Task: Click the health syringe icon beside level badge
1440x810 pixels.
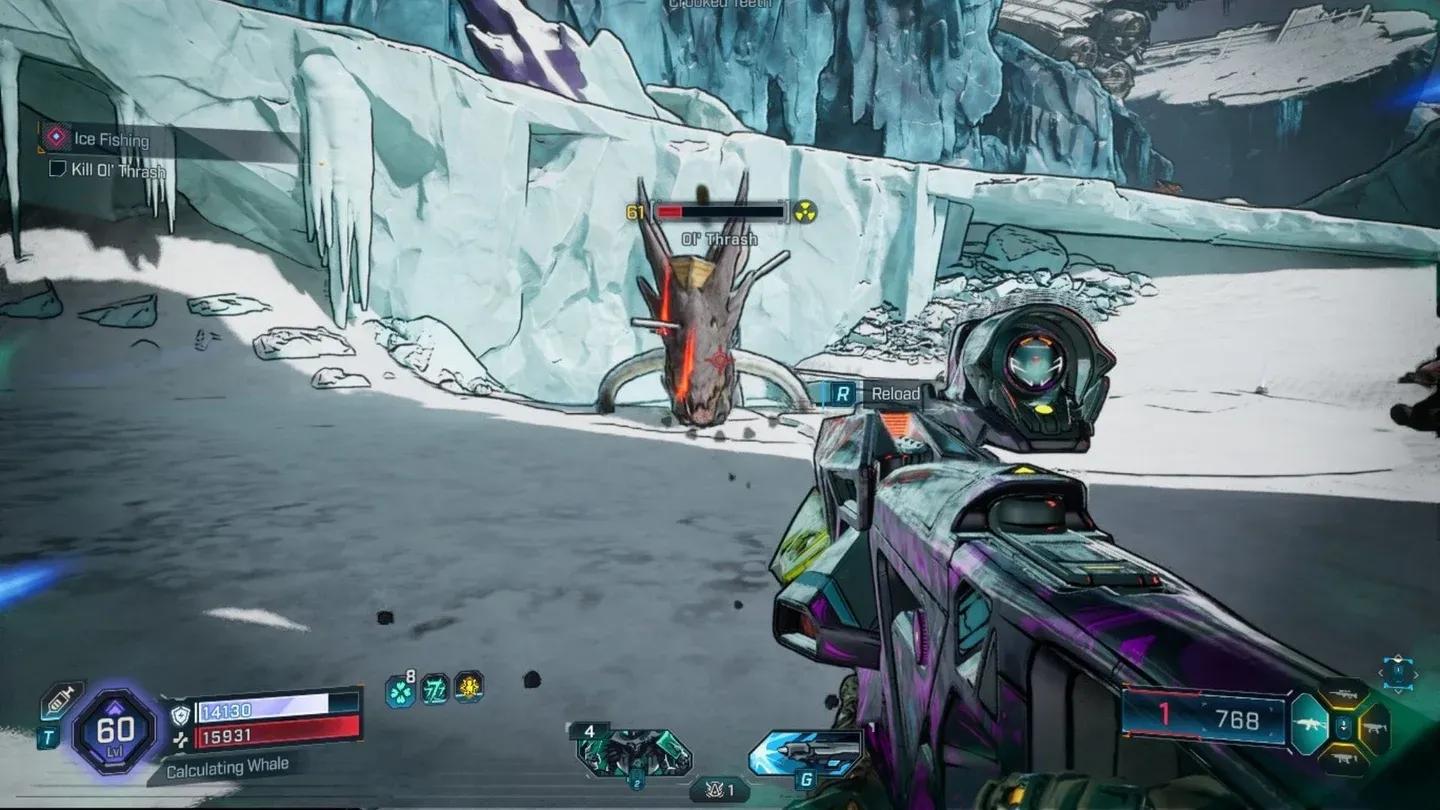Action: coord(60,699)
